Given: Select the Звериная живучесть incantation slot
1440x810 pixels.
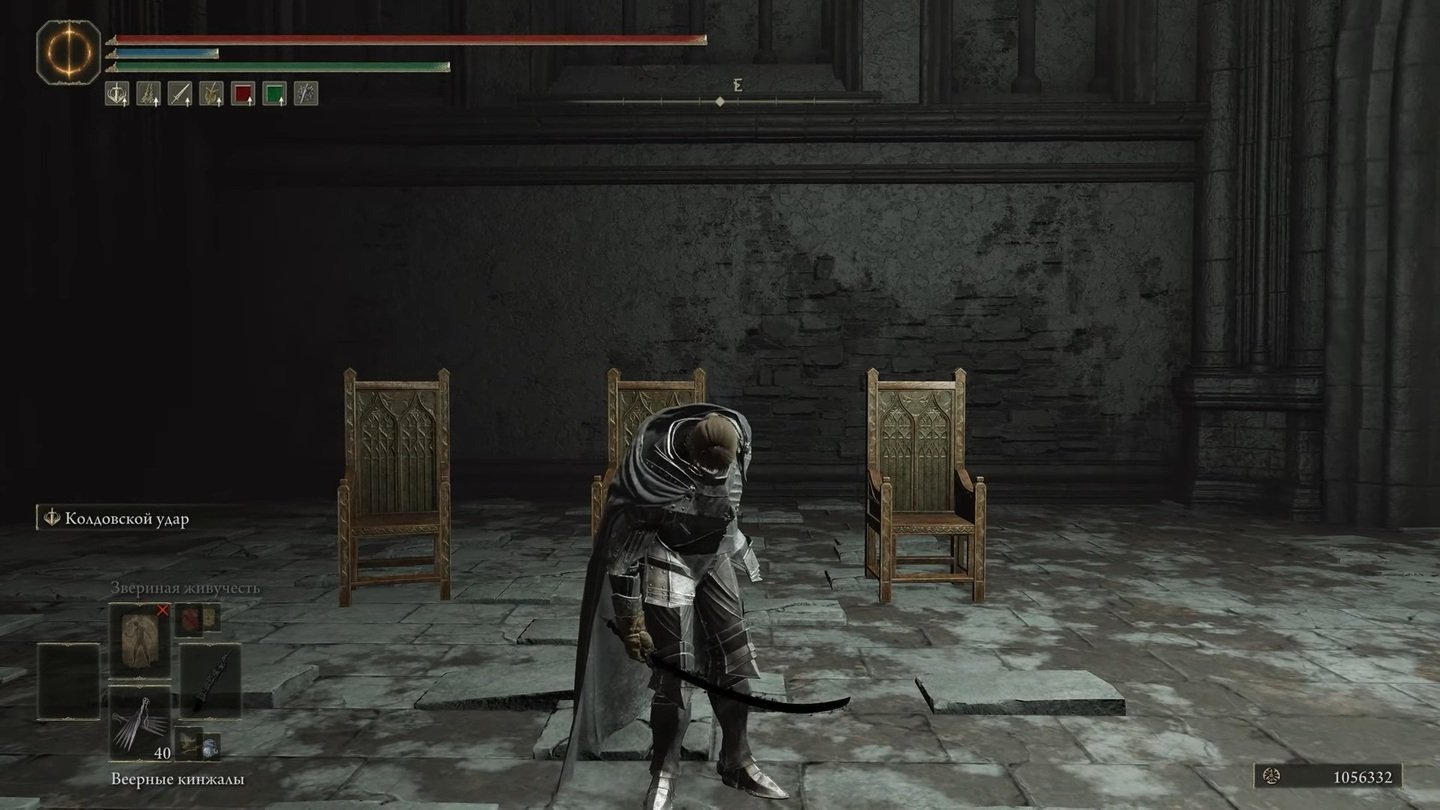Looking at the screenshot, I should pyautogui.click(x=139, y=640).
